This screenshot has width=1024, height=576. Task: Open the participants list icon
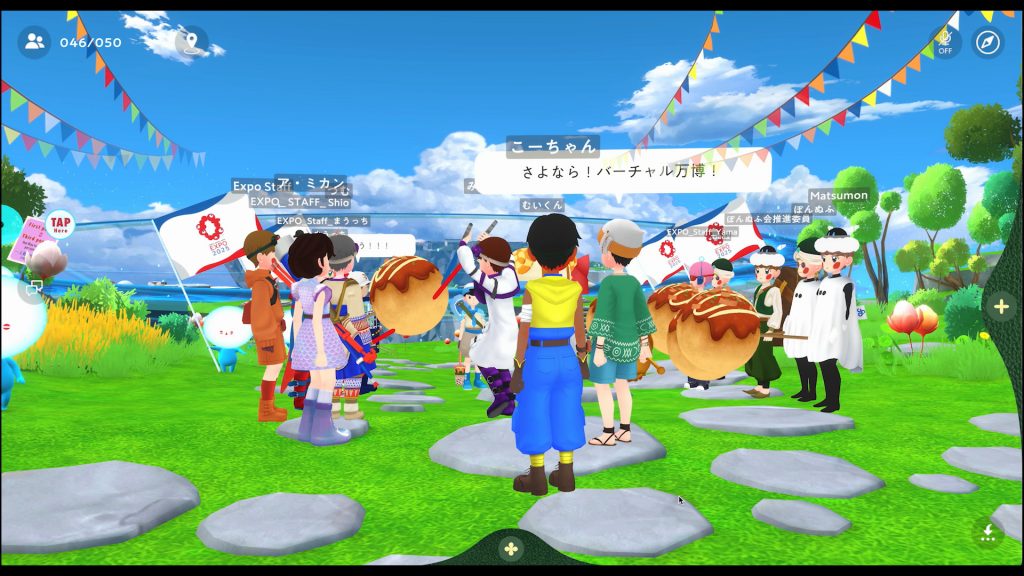click(35, 42)
